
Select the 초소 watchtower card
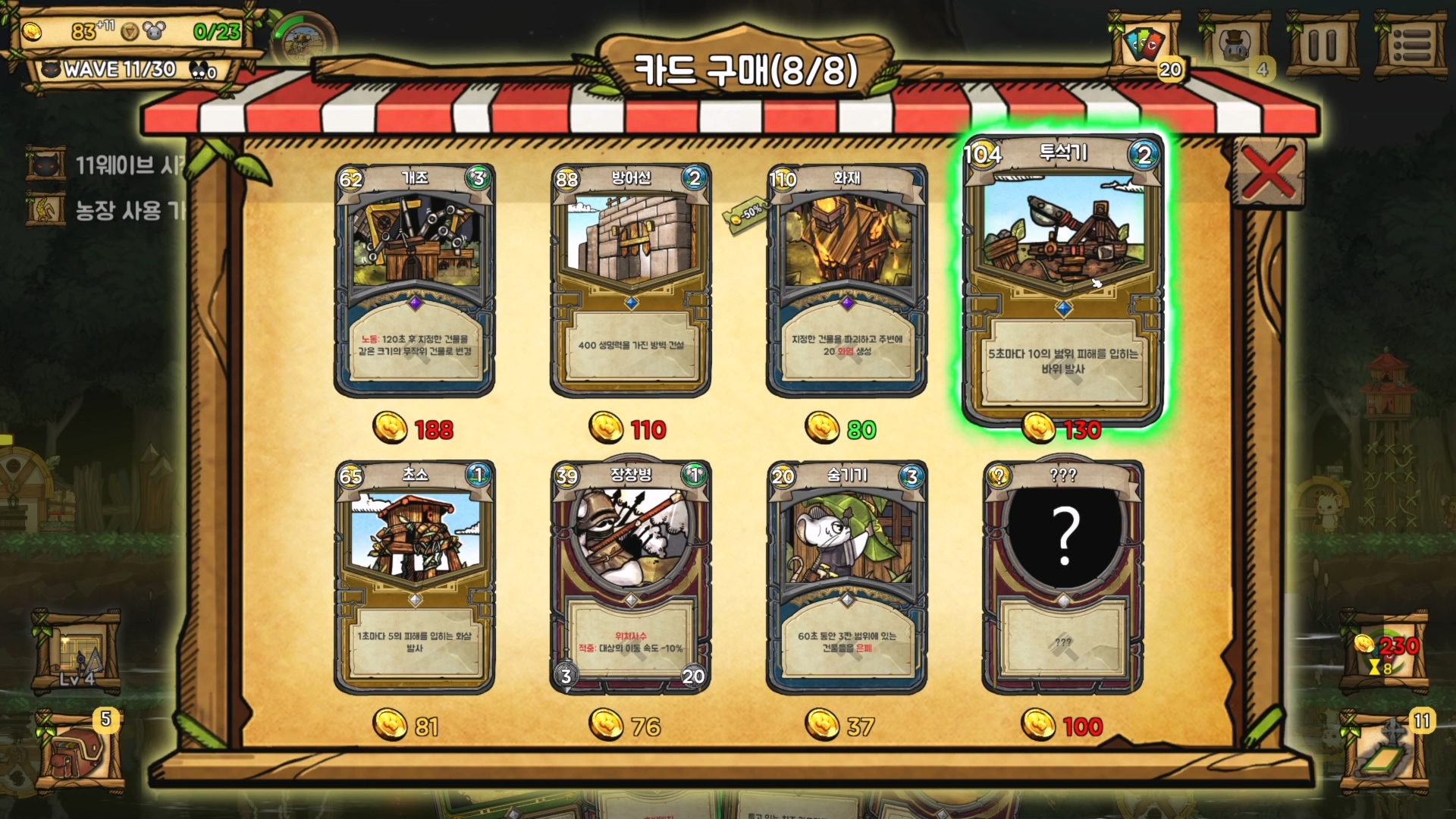pyautogui.click(x=414, y=576)
